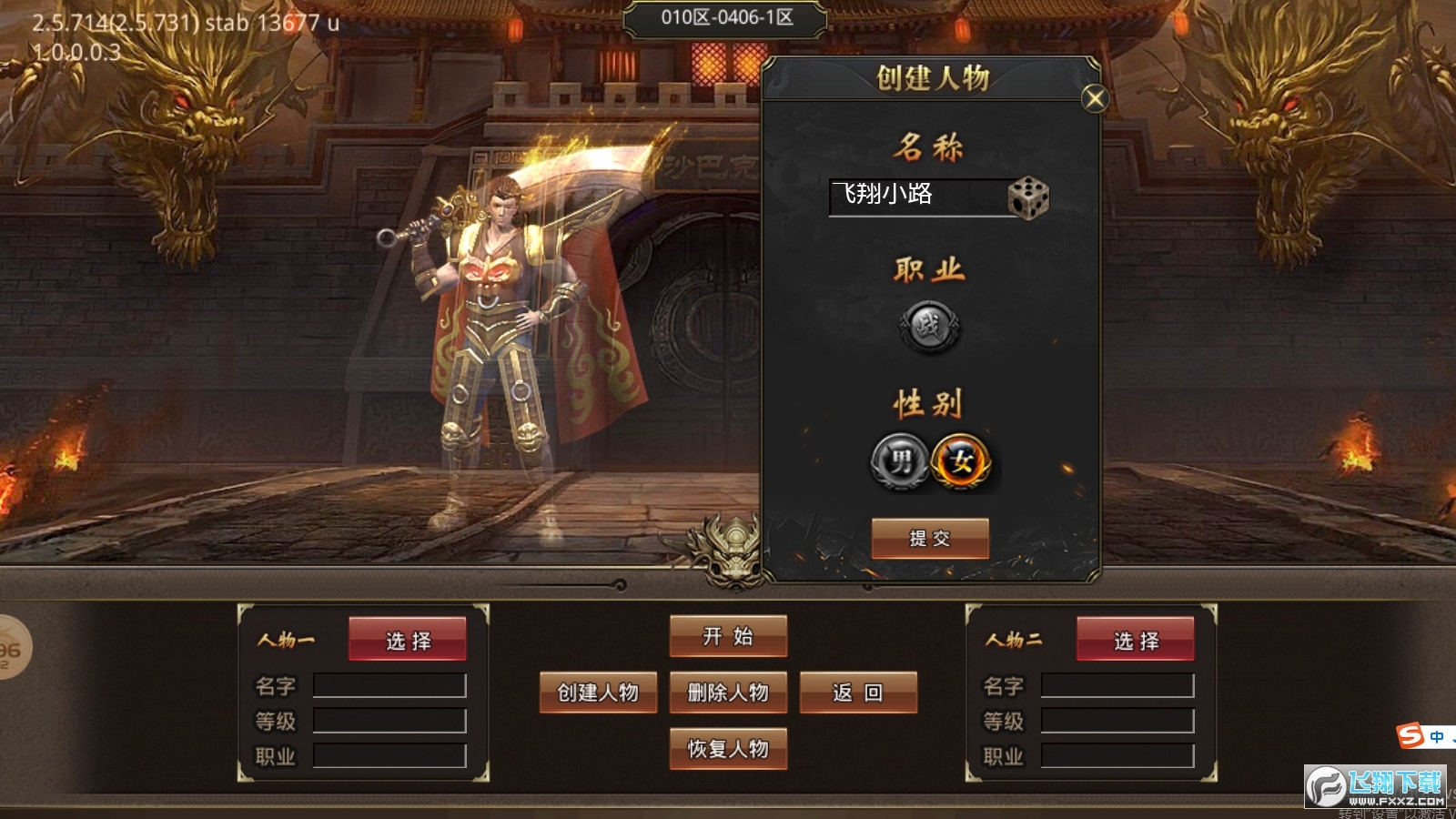This screenshot has height=819, width=1456.
Task: Select character slot 人物一 with 选择
Action: point(408,641)
